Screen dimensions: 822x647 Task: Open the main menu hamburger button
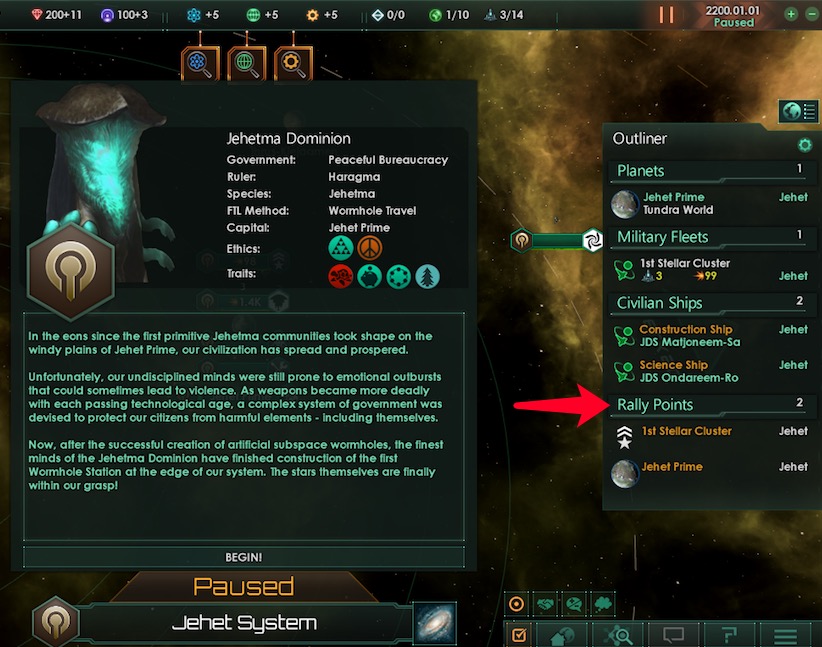coord(786,635)
